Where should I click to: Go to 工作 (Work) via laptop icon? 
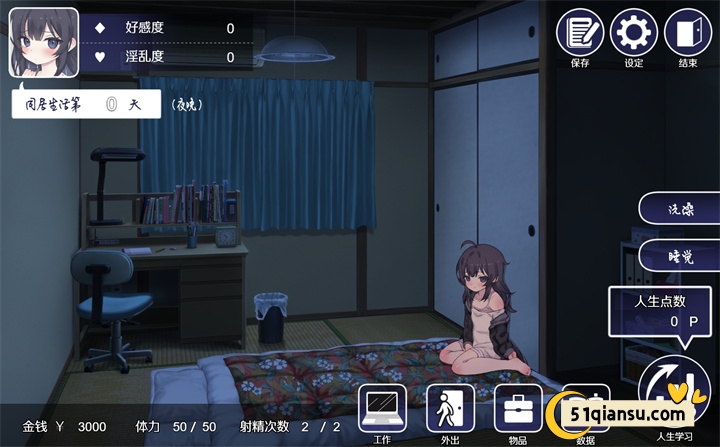[382, 408]
